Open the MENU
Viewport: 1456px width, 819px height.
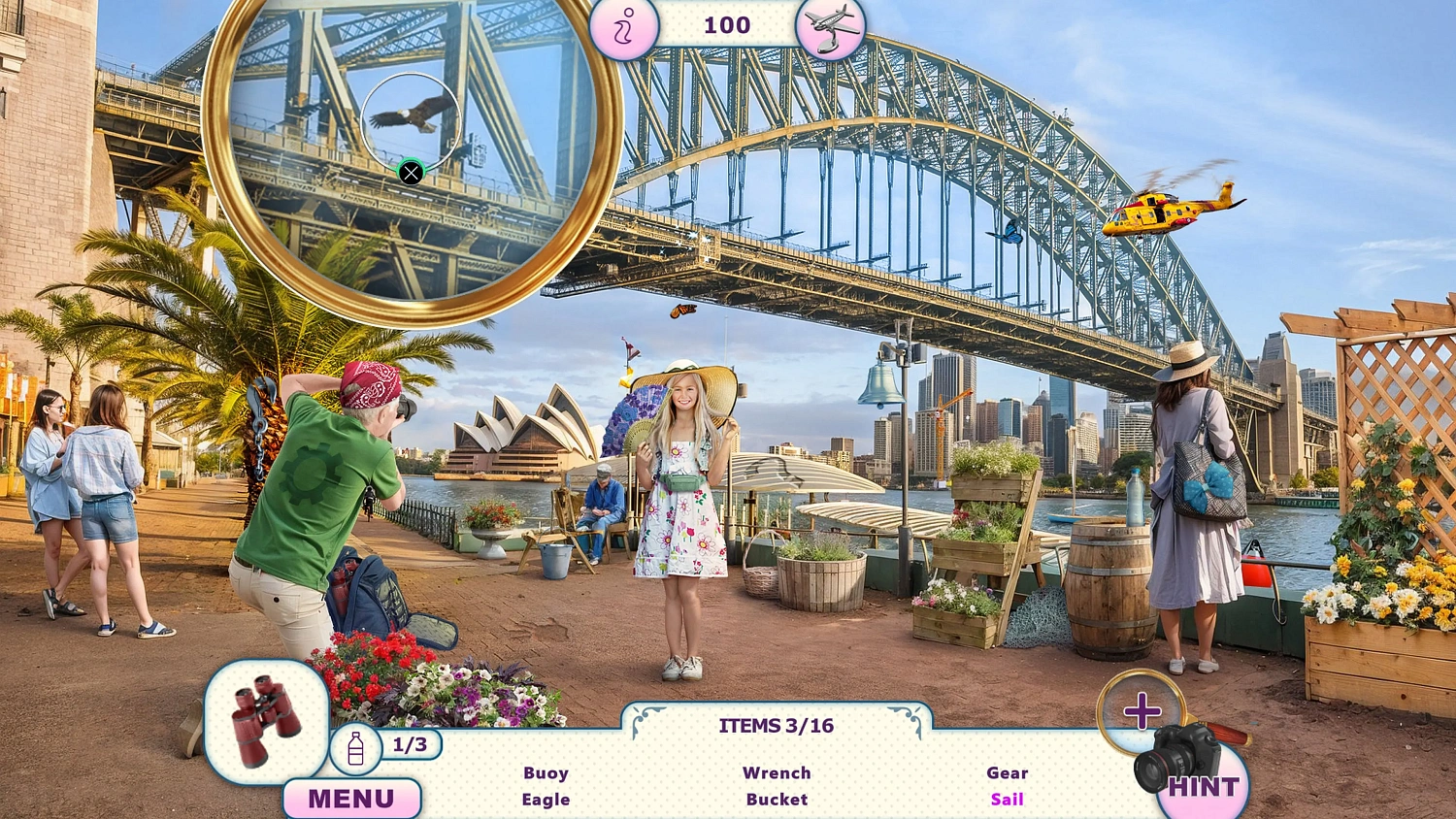pyautogui.click(x=351, y=798)
